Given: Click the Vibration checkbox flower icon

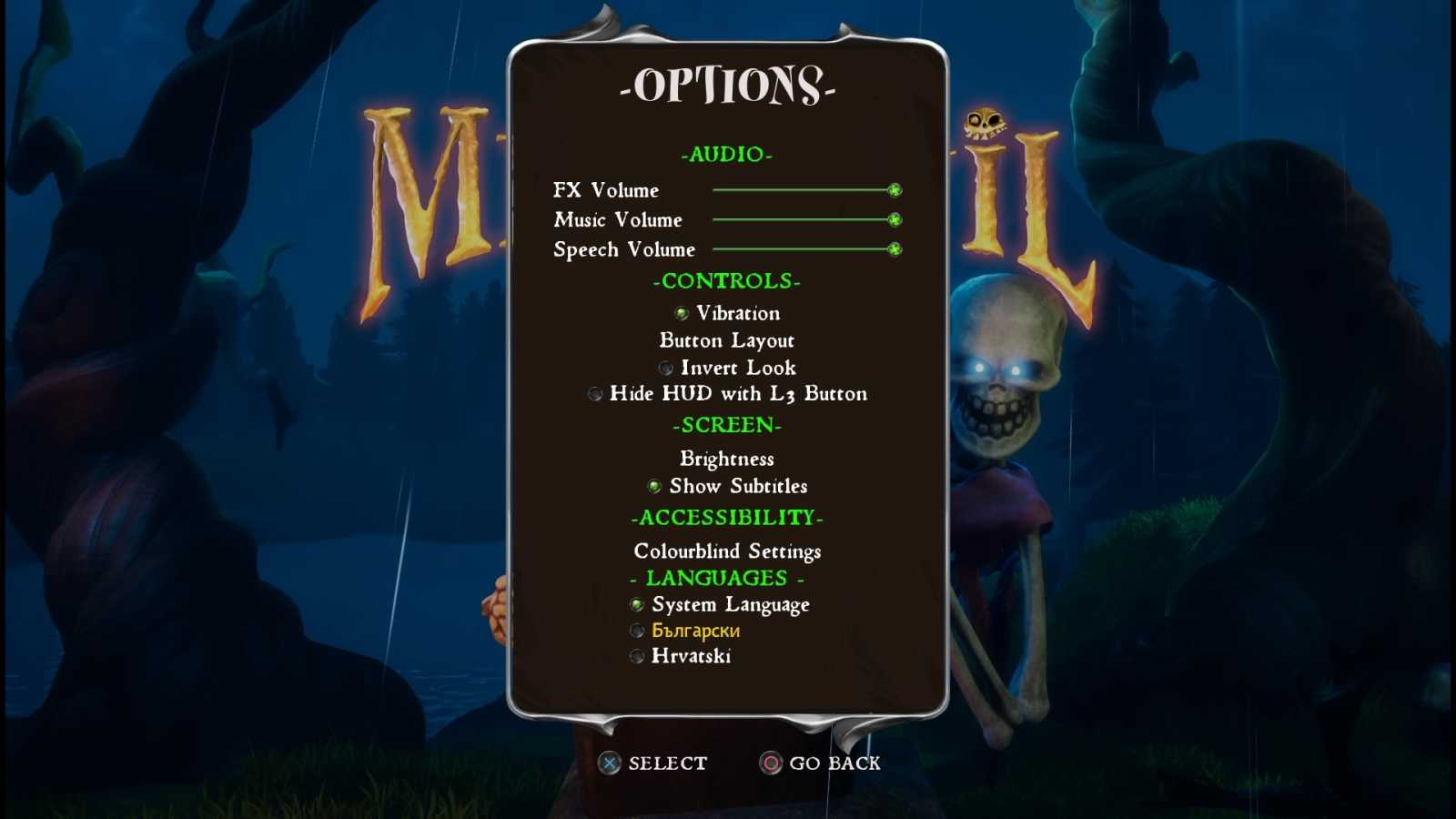Looking at the screenshot, I should (682, 313).
